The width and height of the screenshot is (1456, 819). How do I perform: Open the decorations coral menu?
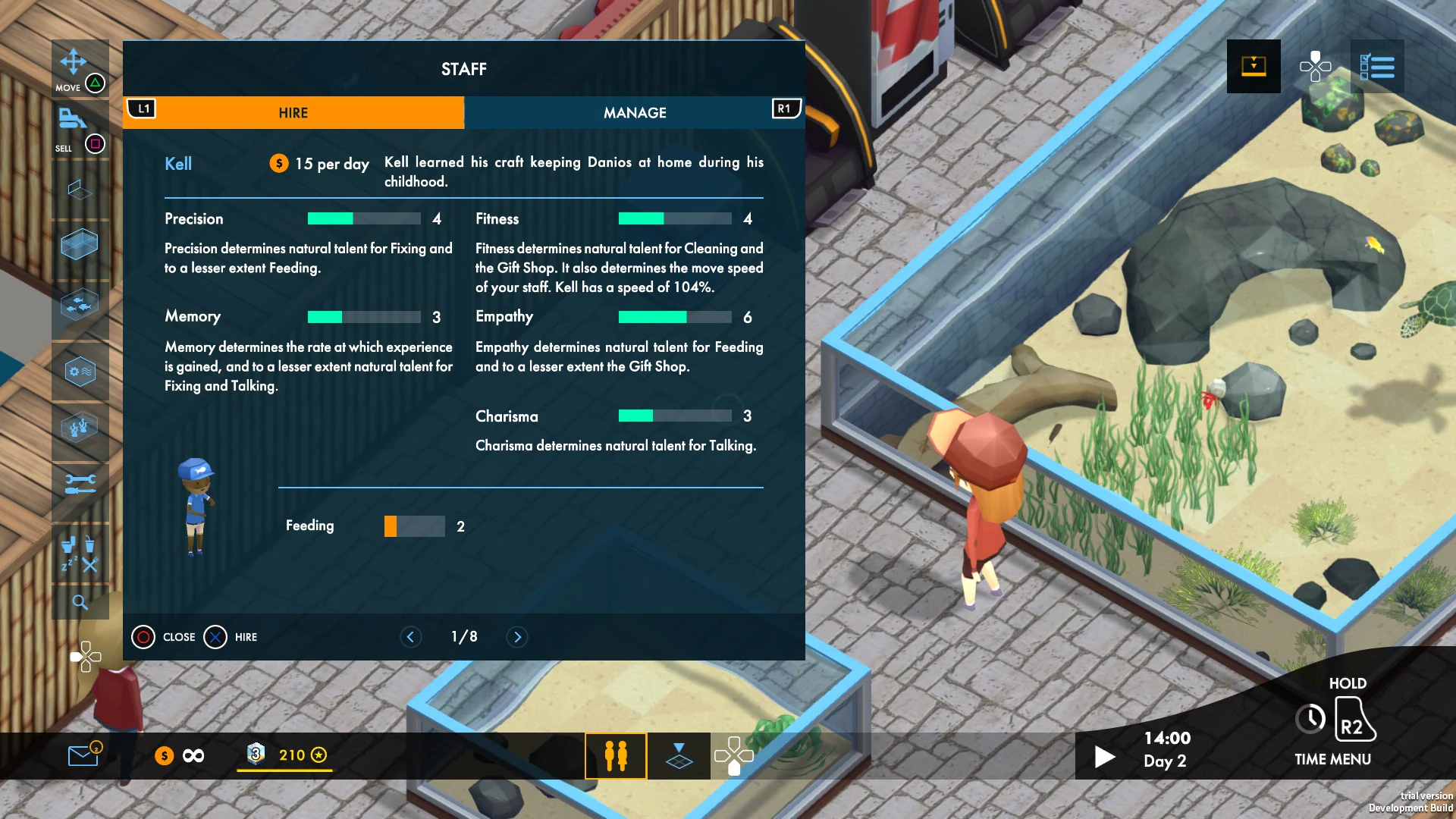80,427
